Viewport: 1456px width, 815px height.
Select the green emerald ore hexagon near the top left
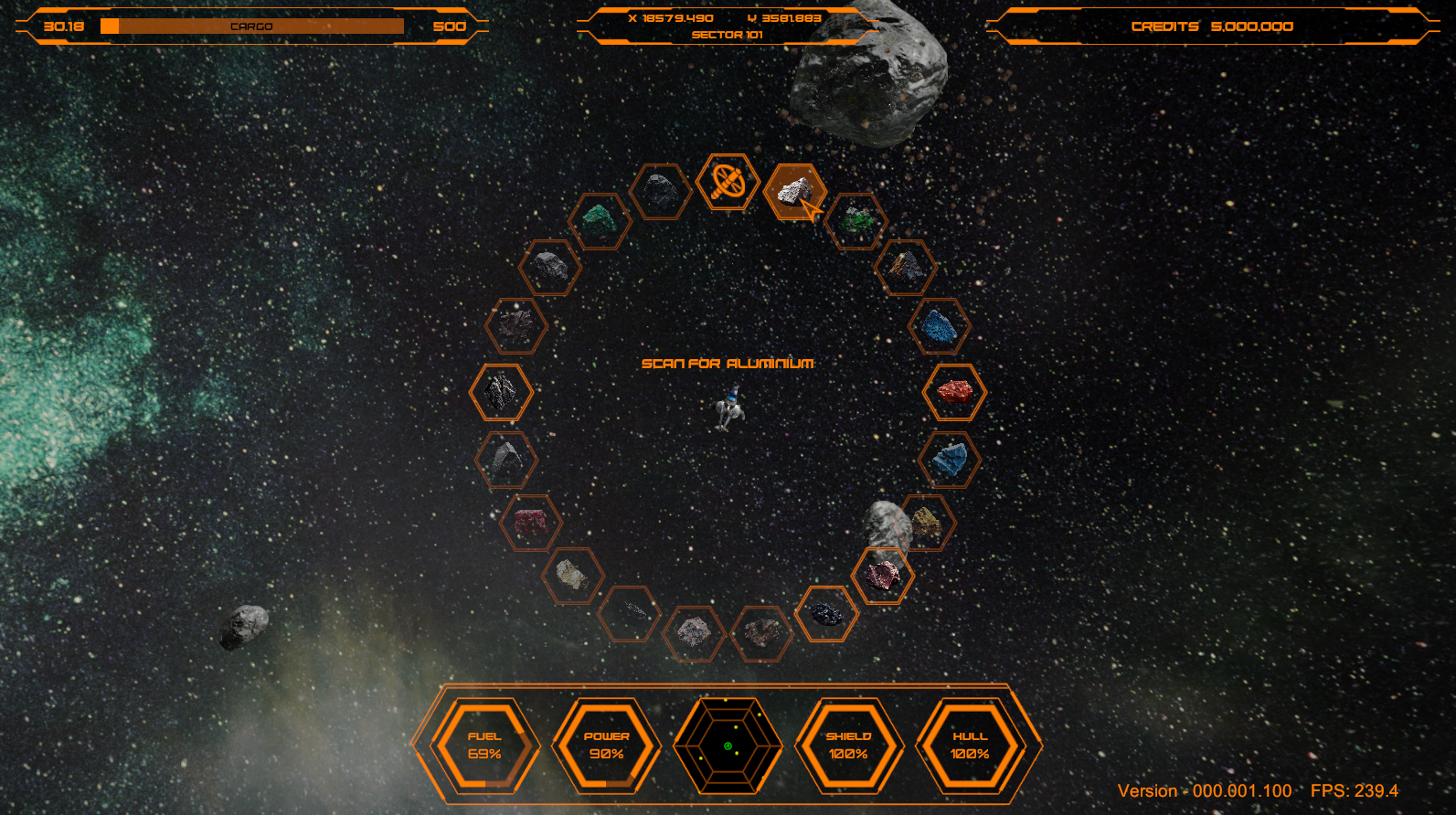[x=600, y=219]
